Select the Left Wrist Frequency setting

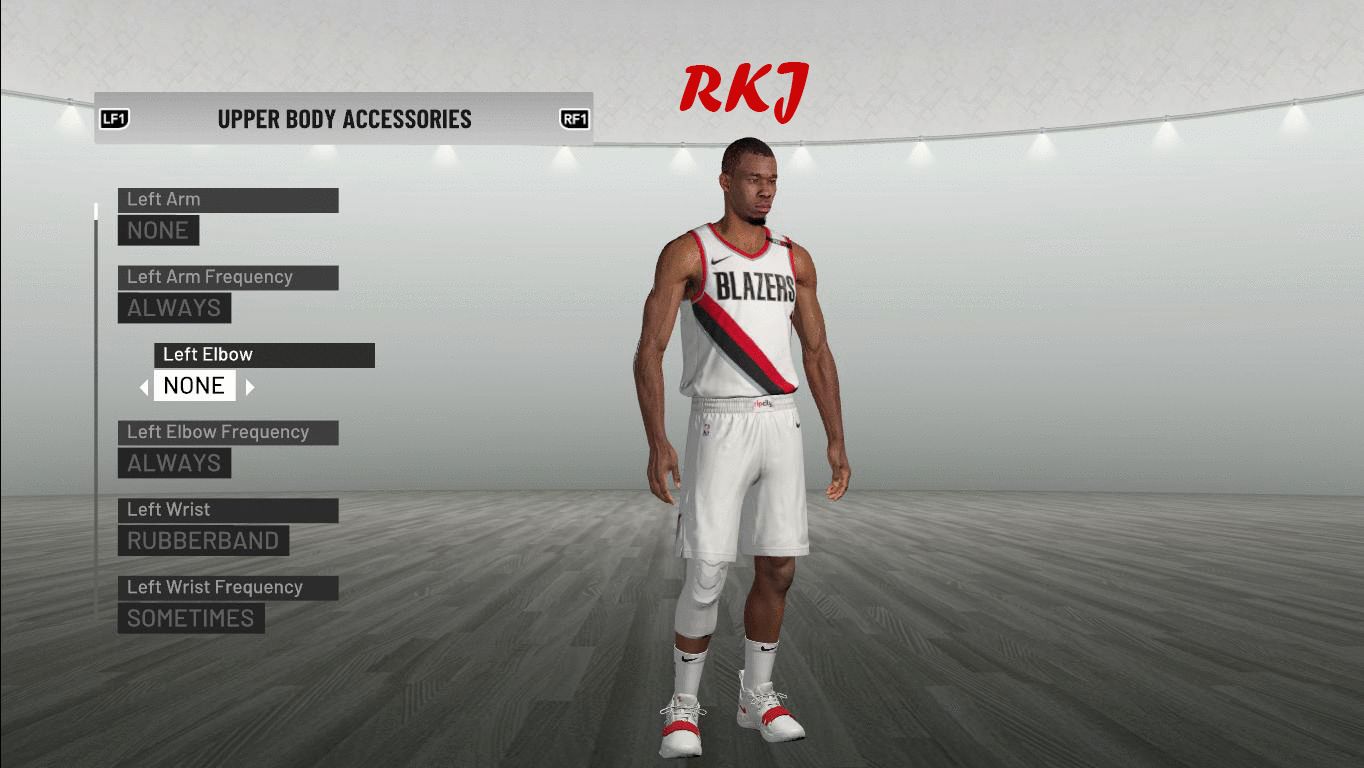227,587
